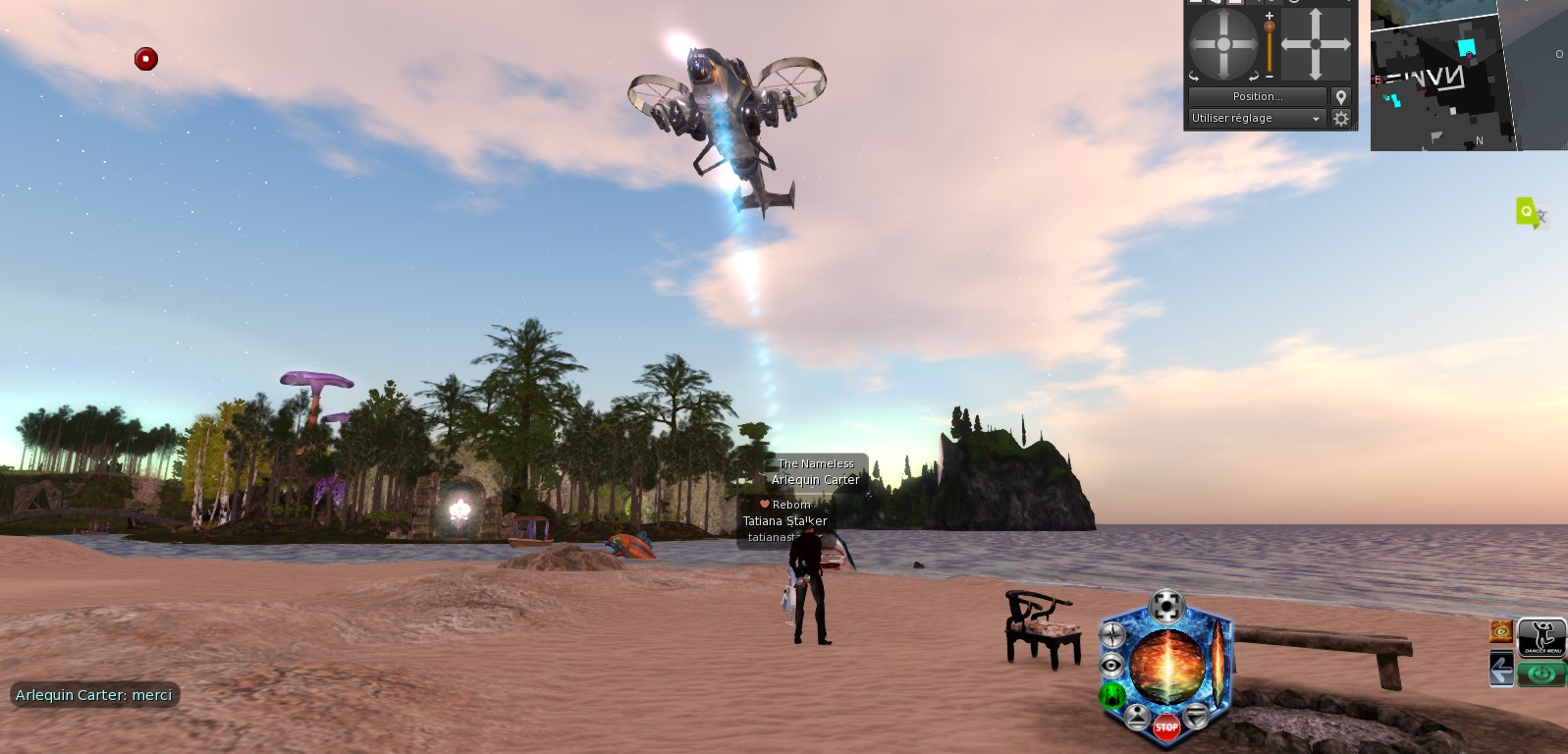Viewport: 1568px width, 754px height.
Task: Click the camera orbit joystick wheel
Action: point(1223,44)
